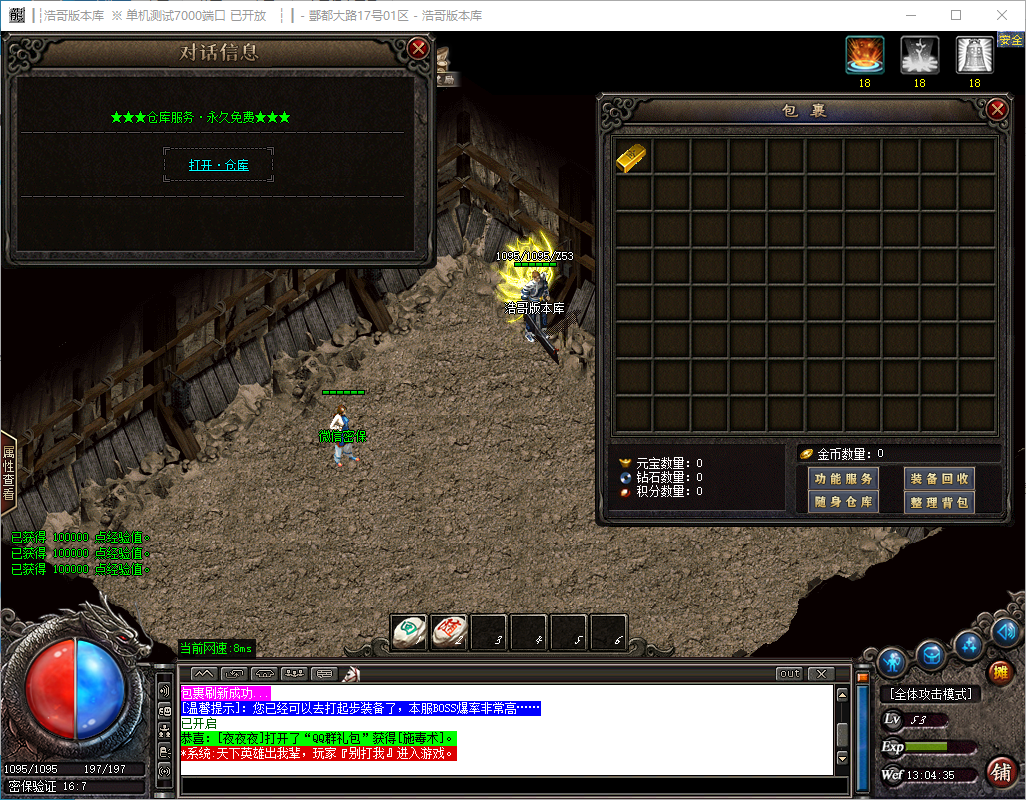Use the green tile in the first hotbar slot
The height and width of the screenshot is (800, 1026).
pos(409,632)
